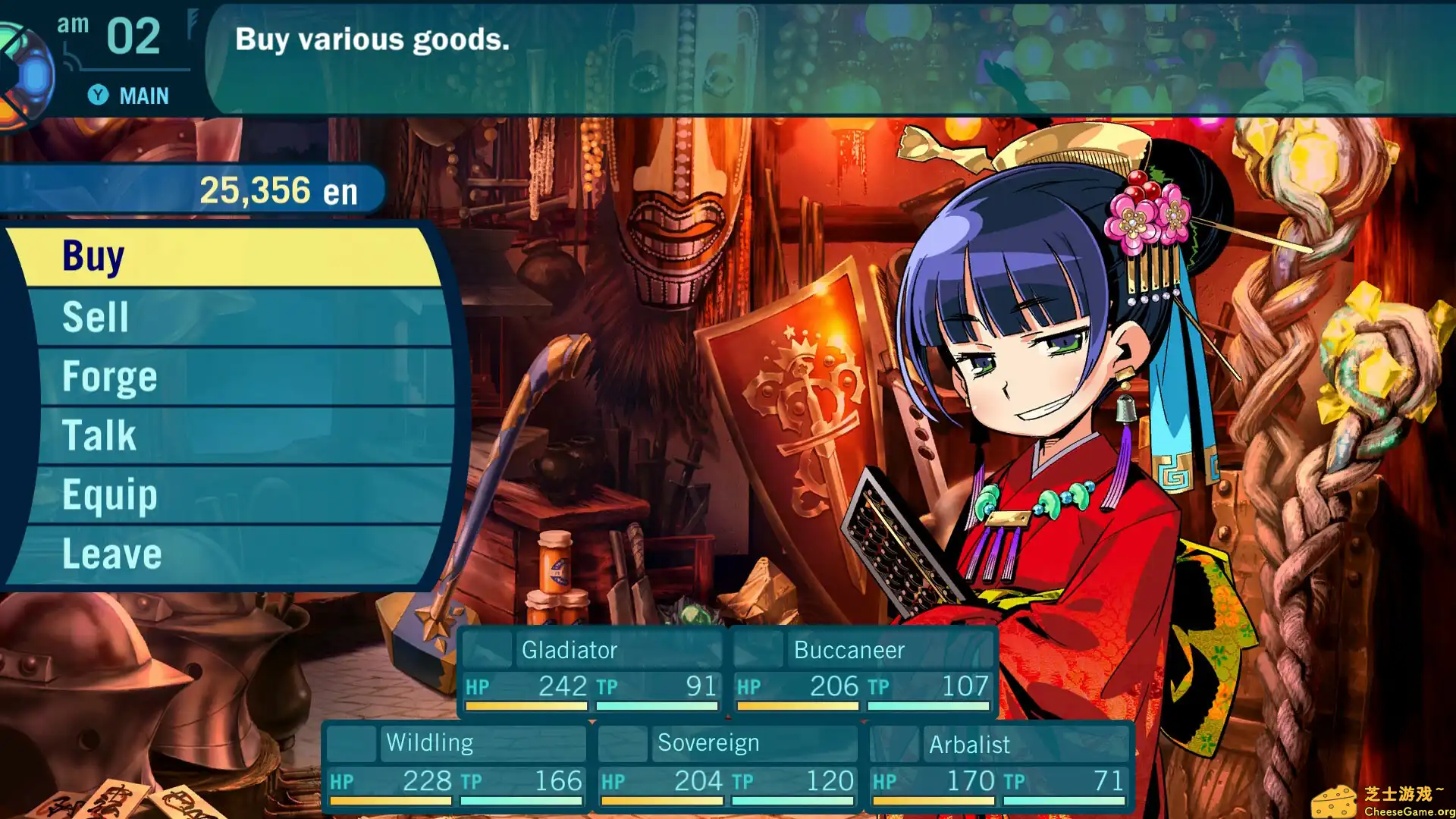Click the highlighted Buy selection bar
This screenshot has height=819, width=1456.
click(x=220, y=256)
